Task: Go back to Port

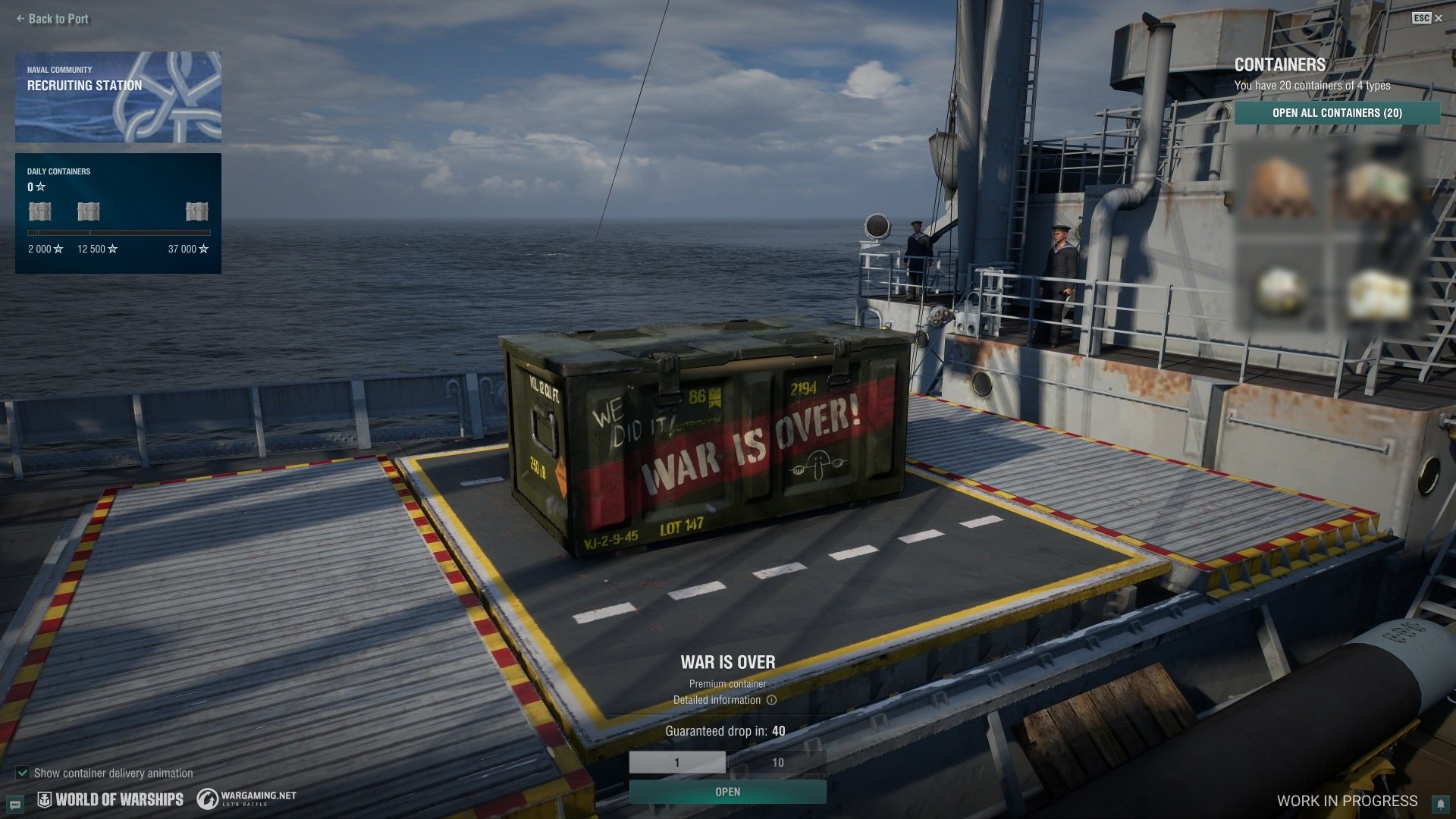Action: (x=52, y=19)
